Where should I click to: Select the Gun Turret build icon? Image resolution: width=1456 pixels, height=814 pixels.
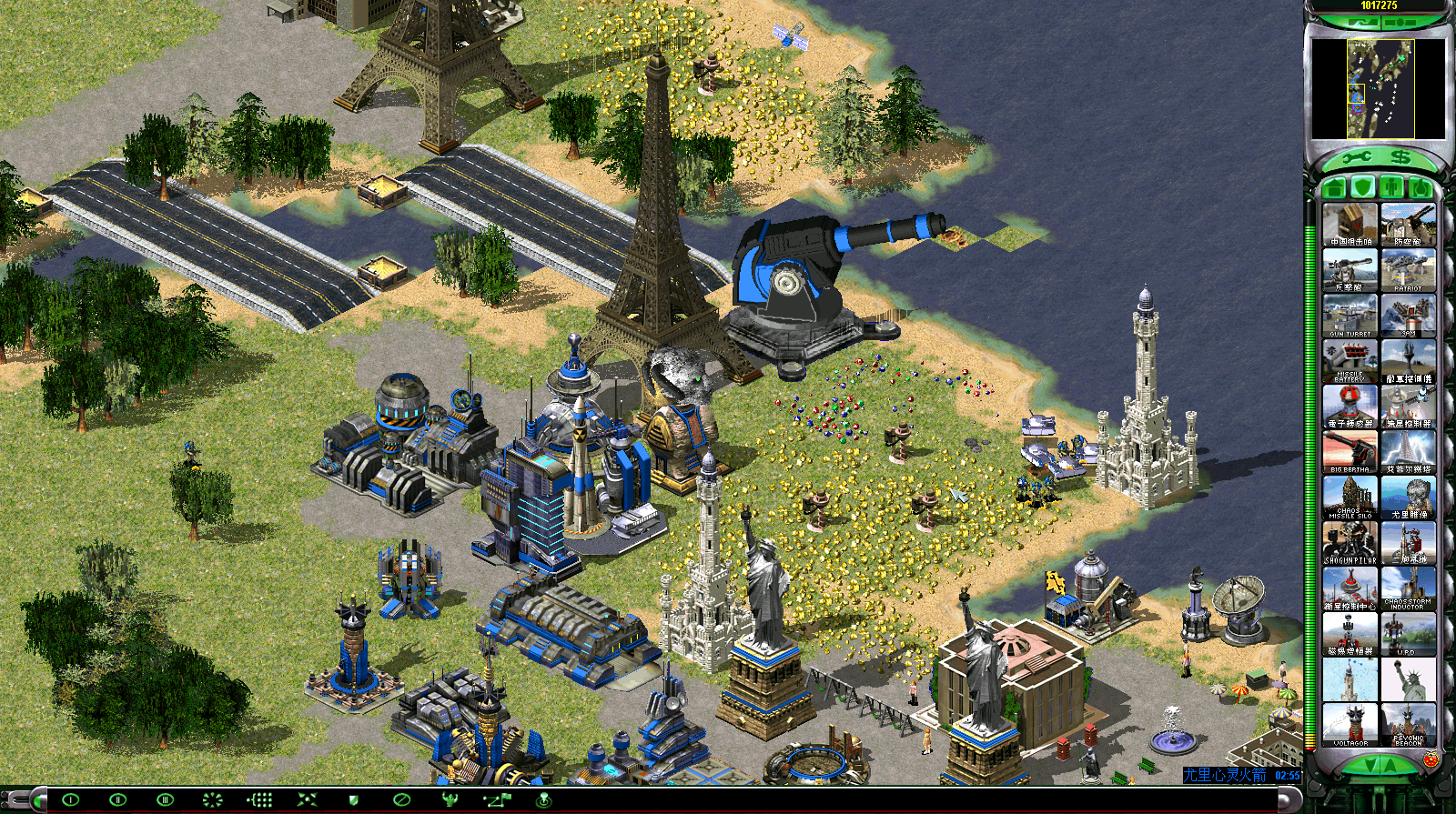point(1350,316)
